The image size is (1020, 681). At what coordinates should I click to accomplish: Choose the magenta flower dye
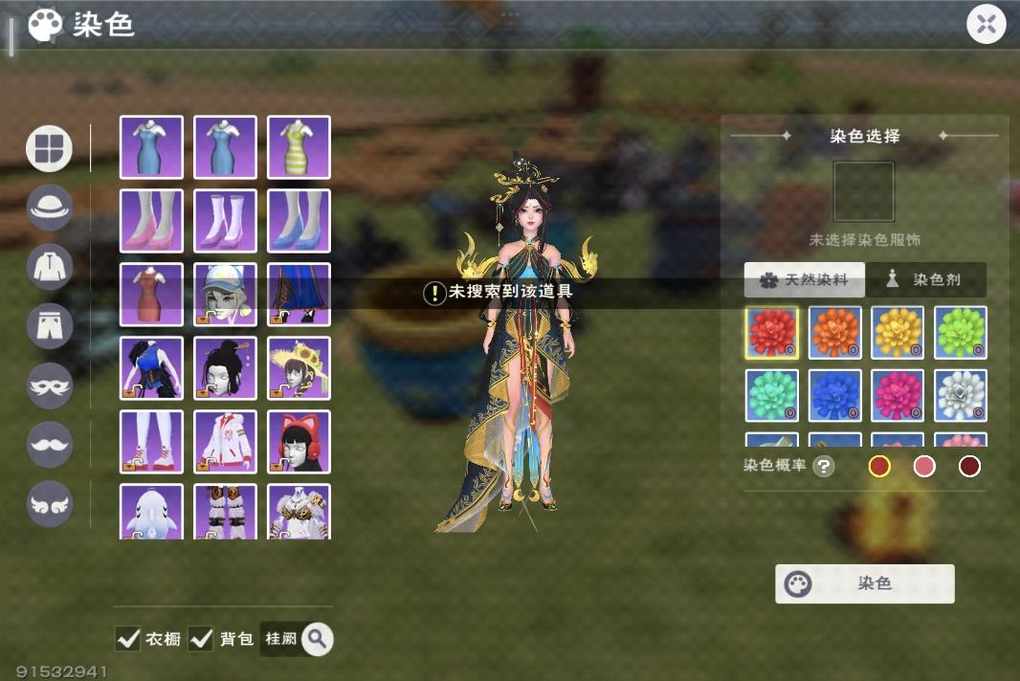897,395
